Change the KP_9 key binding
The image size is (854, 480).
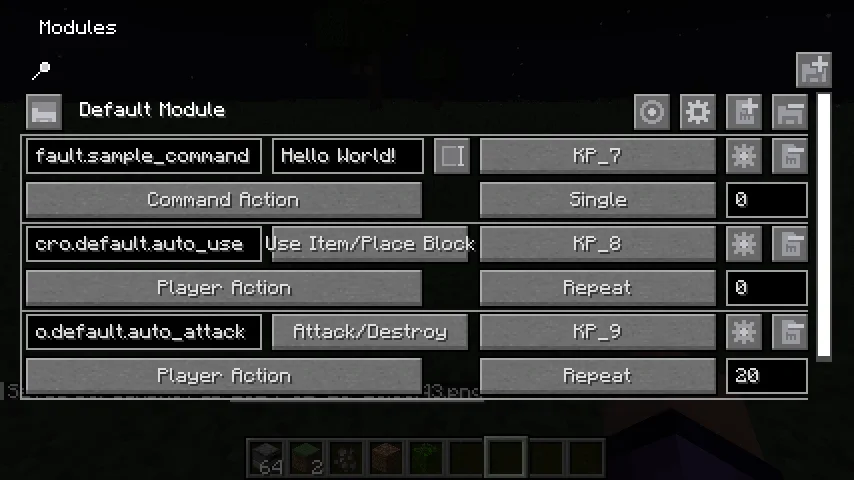pyautogui.click(x=598, y=332)
